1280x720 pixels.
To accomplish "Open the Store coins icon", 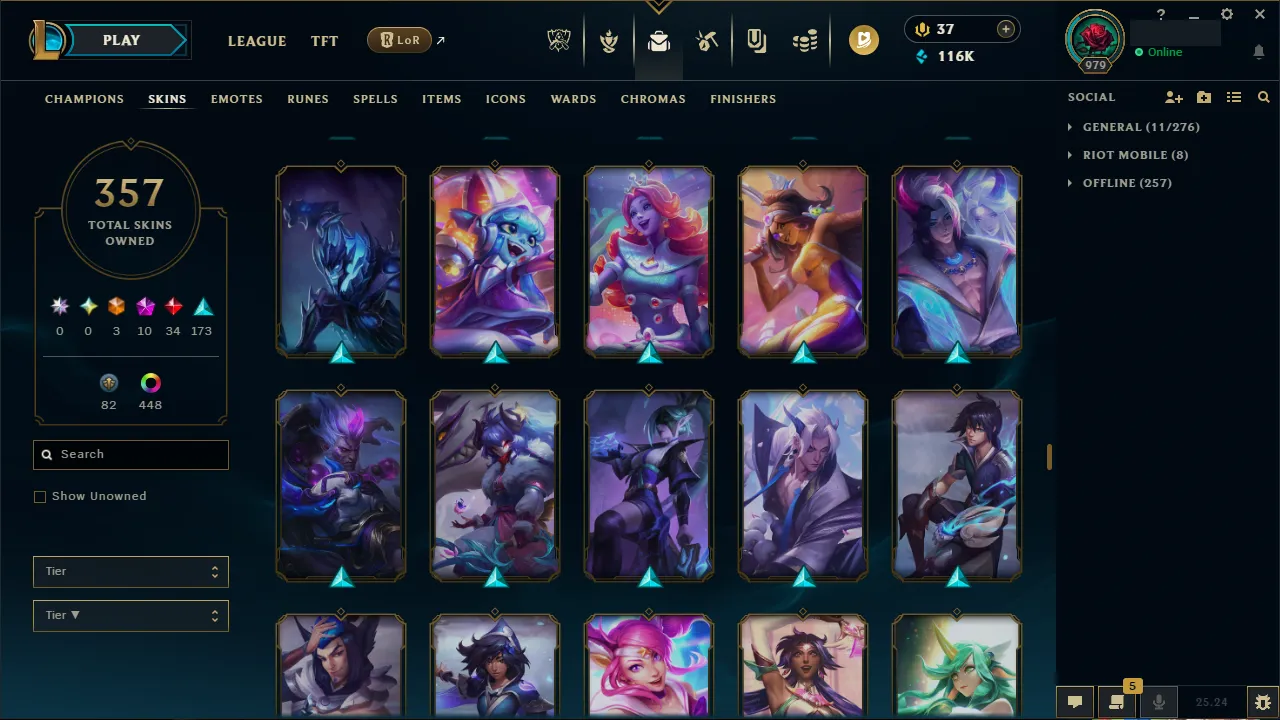I will (805, 40).
